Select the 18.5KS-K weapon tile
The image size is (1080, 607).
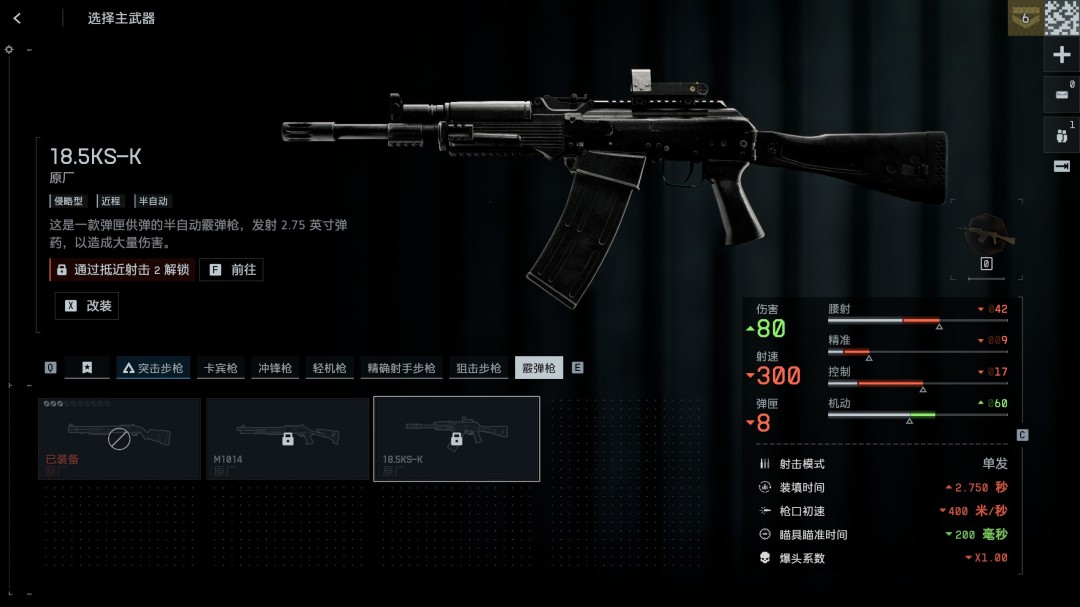pos(456,439)
